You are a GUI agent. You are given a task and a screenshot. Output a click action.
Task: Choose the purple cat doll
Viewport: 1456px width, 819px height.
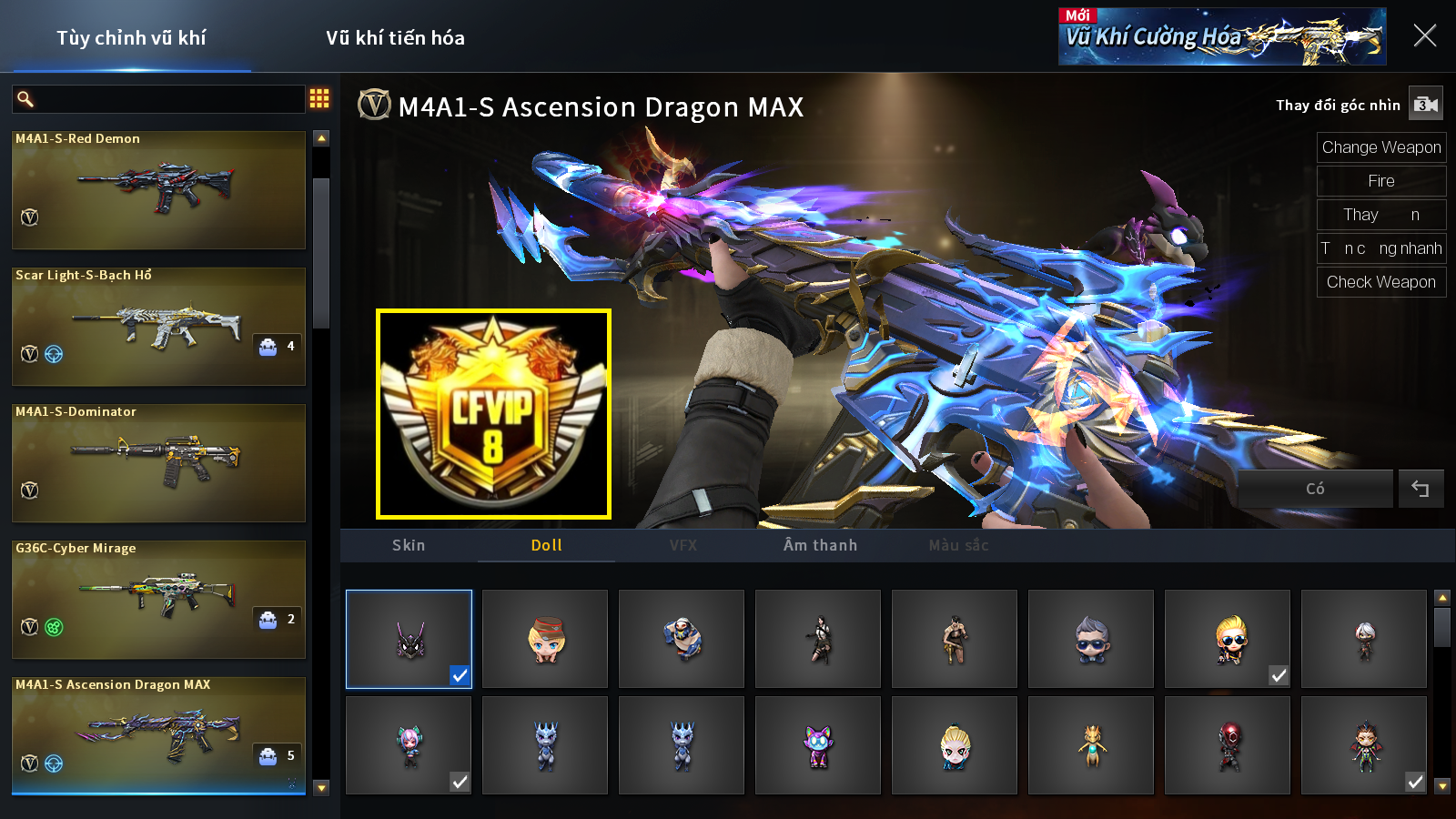pos(818,745)
